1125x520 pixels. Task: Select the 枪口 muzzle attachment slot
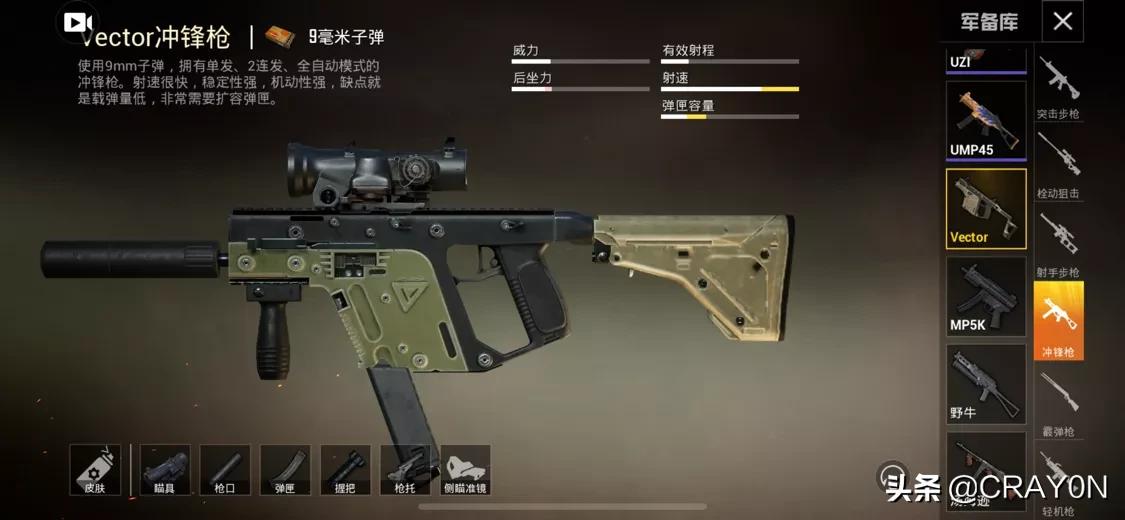tap(225, 470)
